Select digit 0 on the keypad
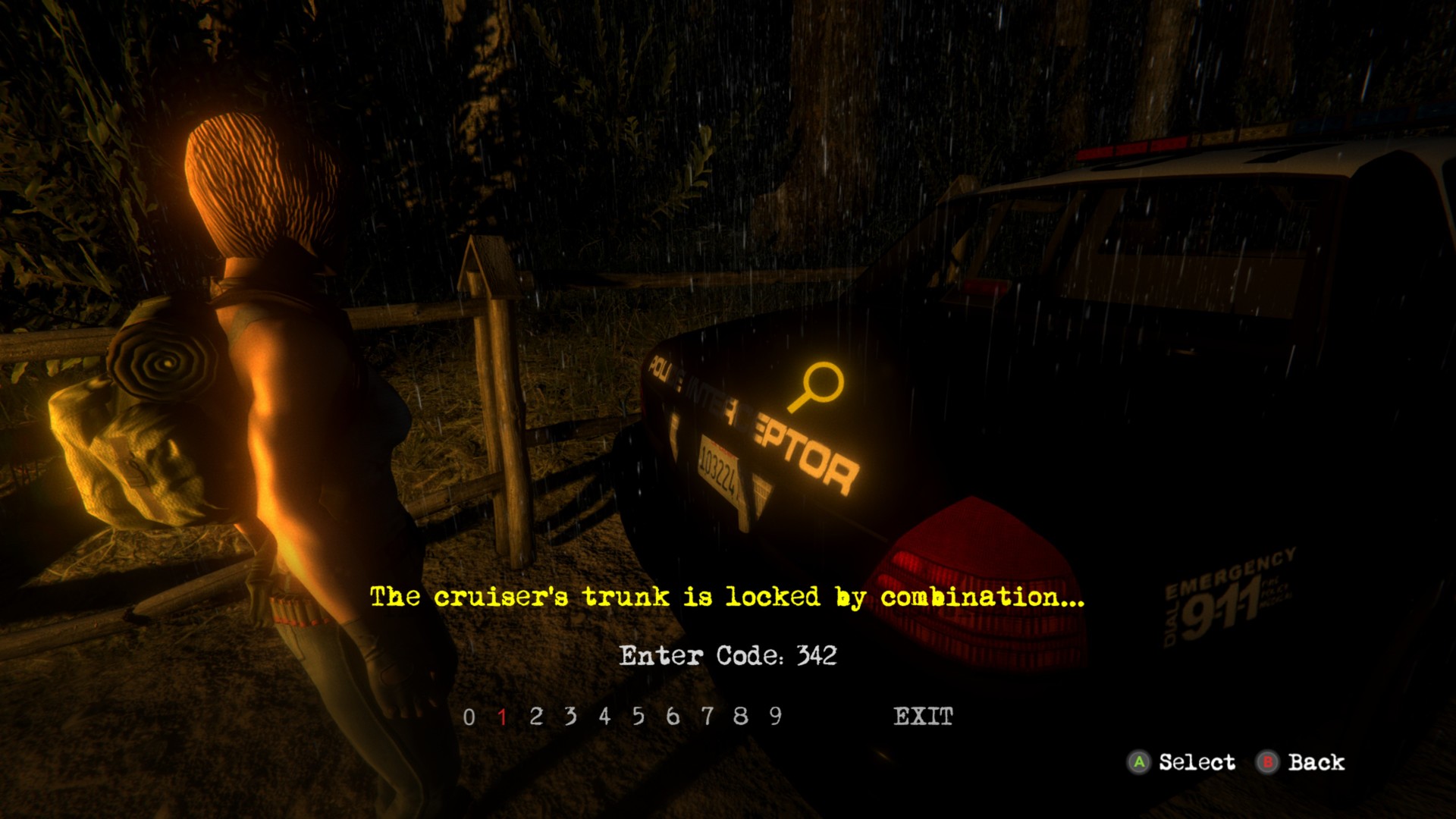Viewport: 1456px width, 819px height. 470,715
